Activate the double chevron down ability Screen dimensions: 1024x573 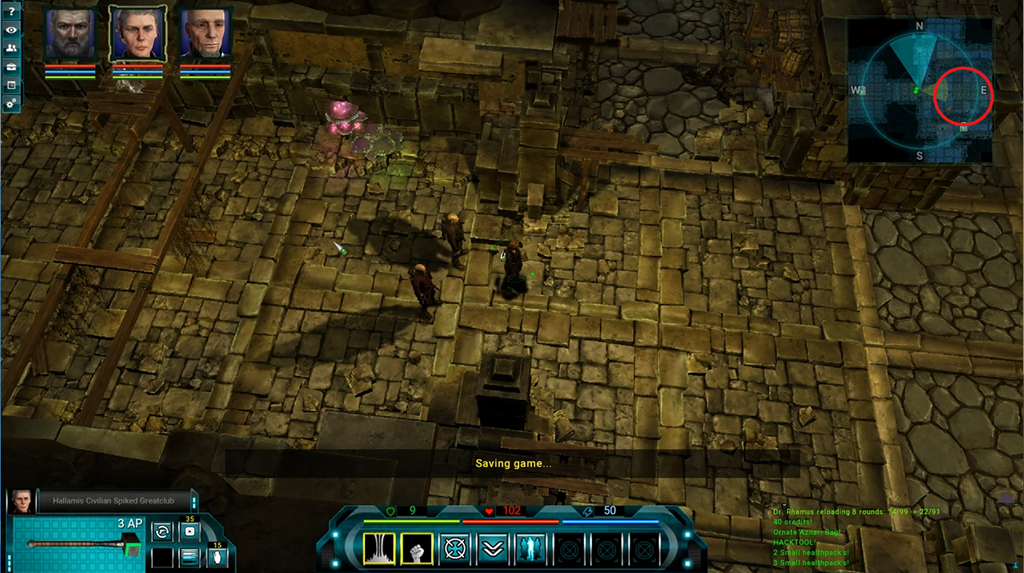490,548
